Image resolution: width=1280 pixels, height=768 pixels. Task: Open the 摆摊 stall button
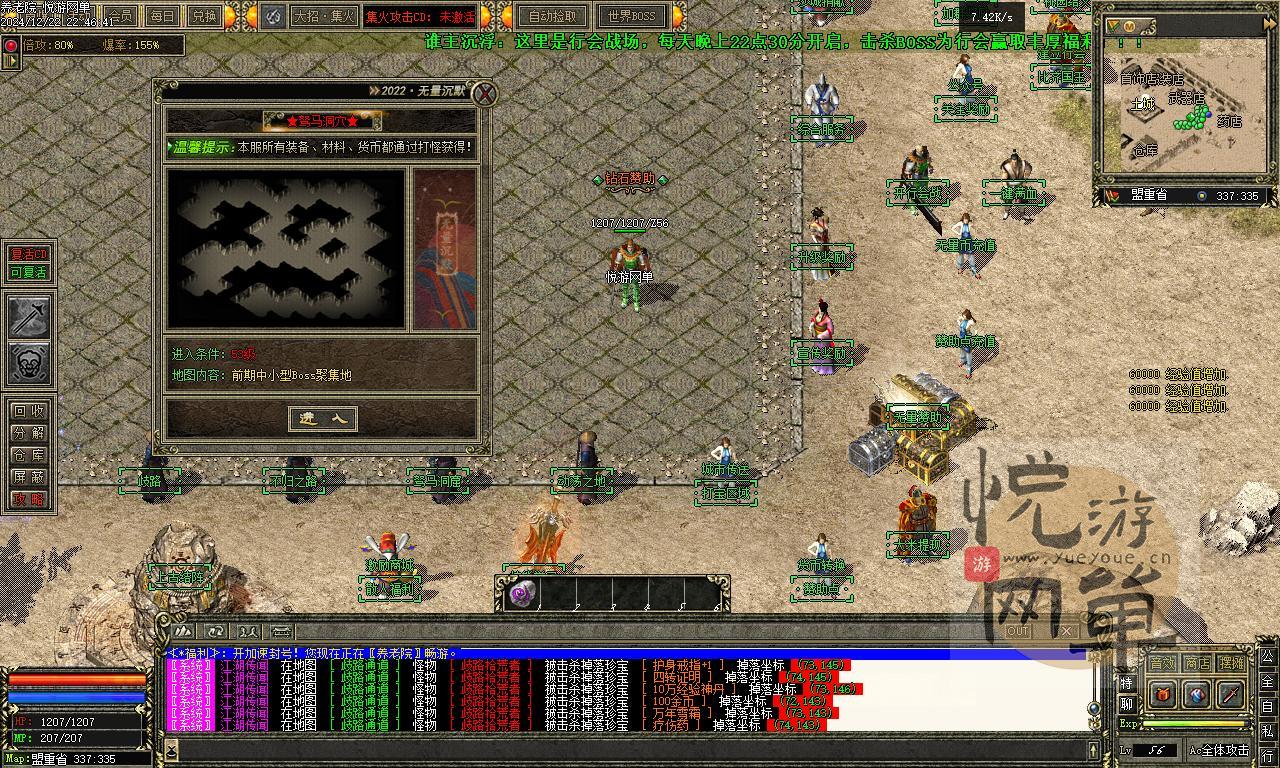click(1232, 663)
